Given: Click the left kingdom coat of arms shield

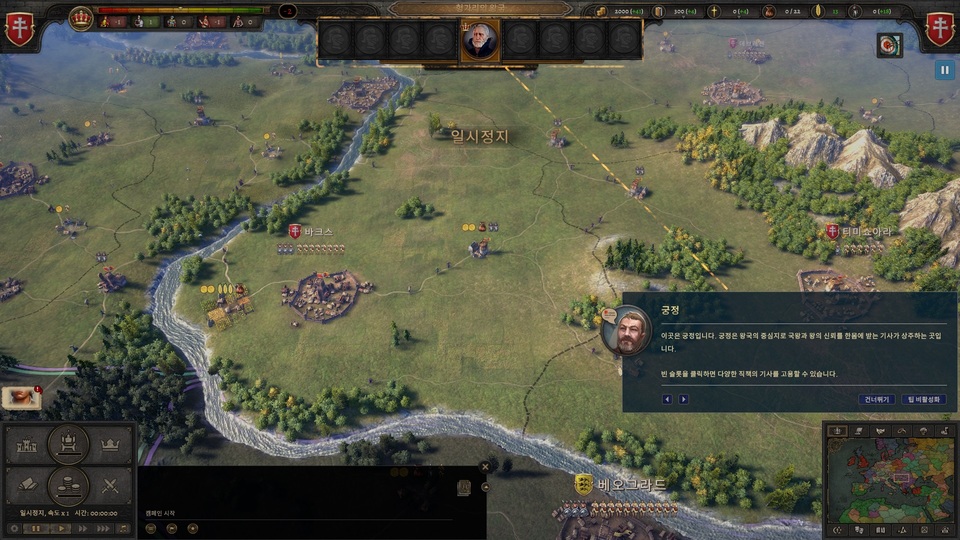Looking at the screenshot, I should tap(19, 29).
